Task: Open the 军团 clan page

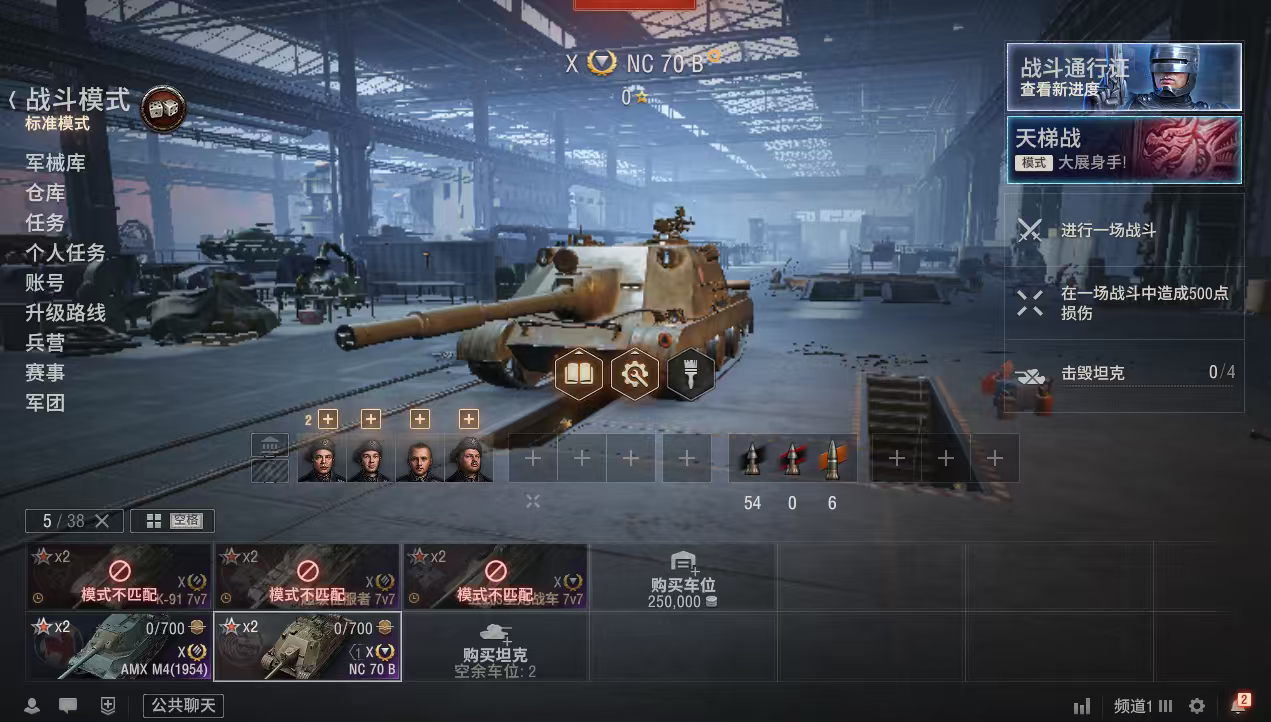Action: (46, 403)
